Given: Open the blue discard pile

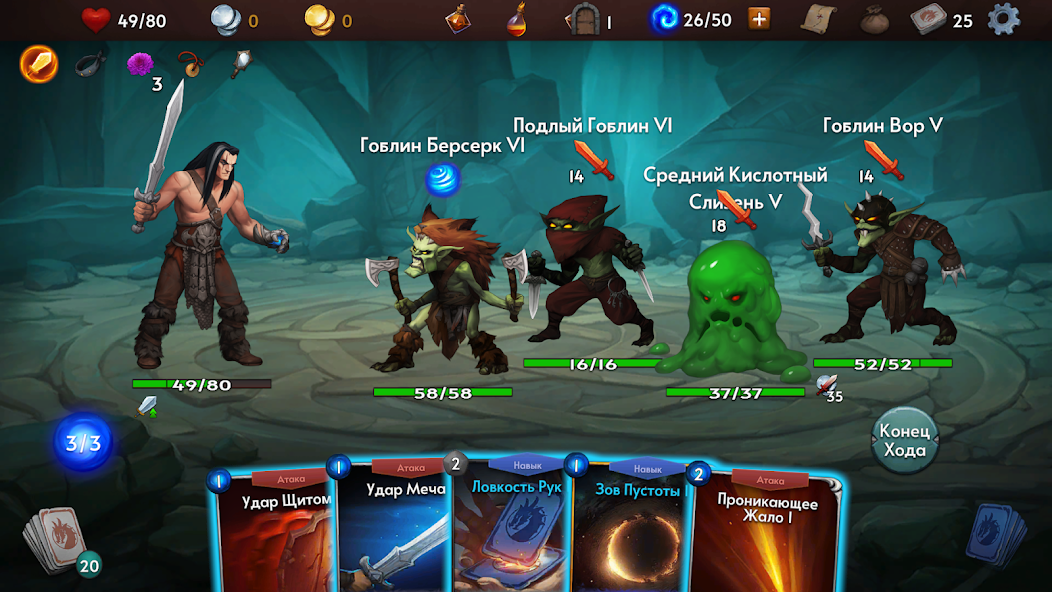Looking at the screenshot, I should [995, 535].
